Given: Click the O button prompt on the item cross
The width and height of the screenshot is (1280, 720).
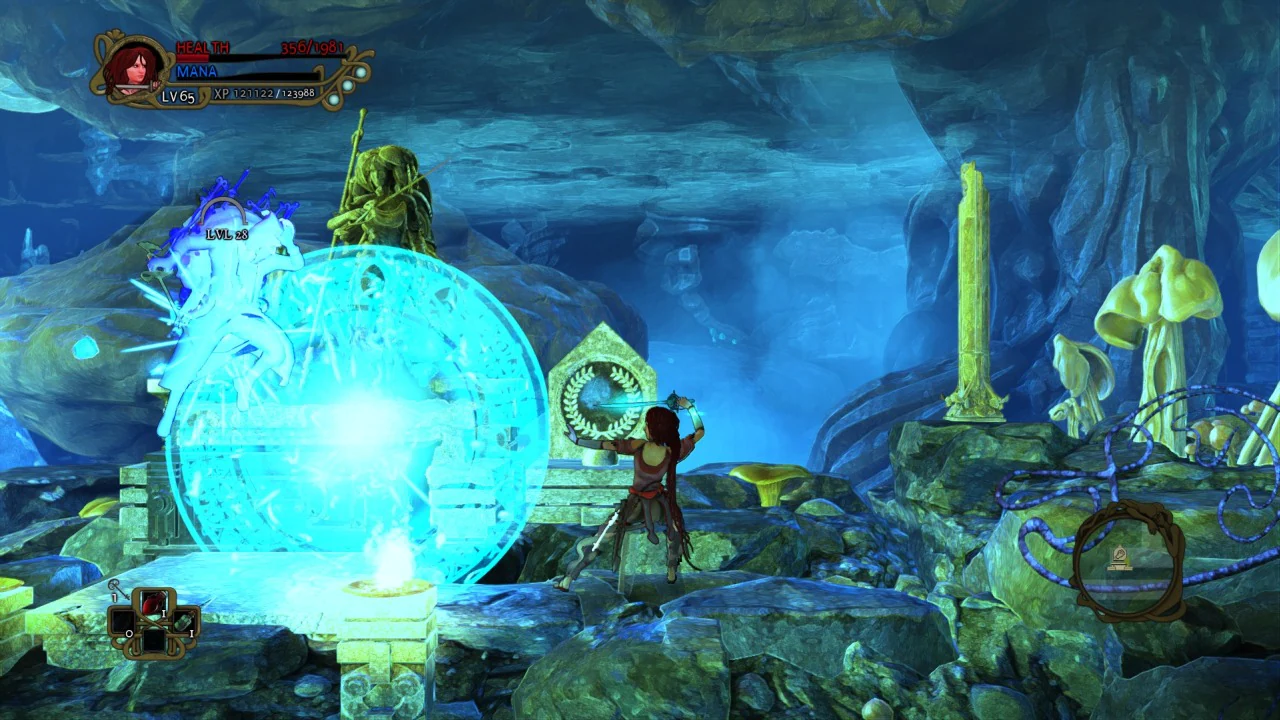Looking at the screenshot, I should 129,634.
